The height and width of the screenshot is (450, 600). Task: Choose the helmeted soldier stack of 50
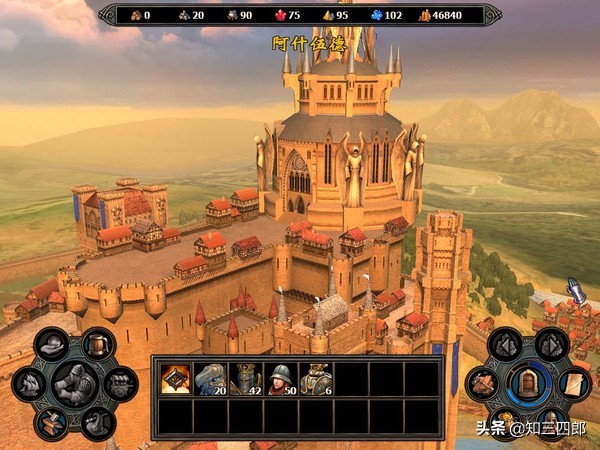tap(281, 378)
